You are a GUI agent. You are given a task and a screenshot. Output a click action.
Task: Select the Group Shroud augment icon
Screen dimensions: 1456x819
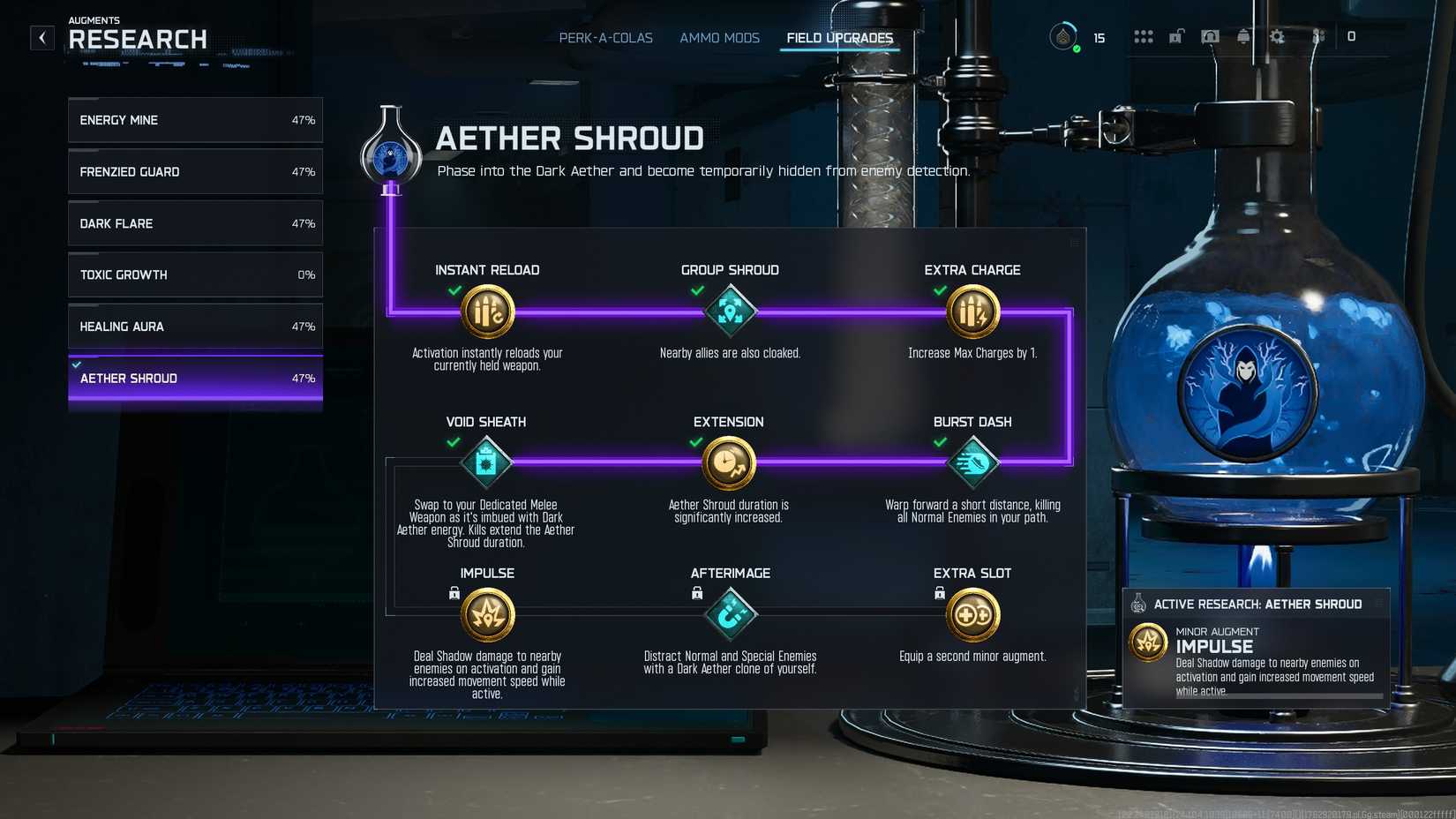(730, 312)
